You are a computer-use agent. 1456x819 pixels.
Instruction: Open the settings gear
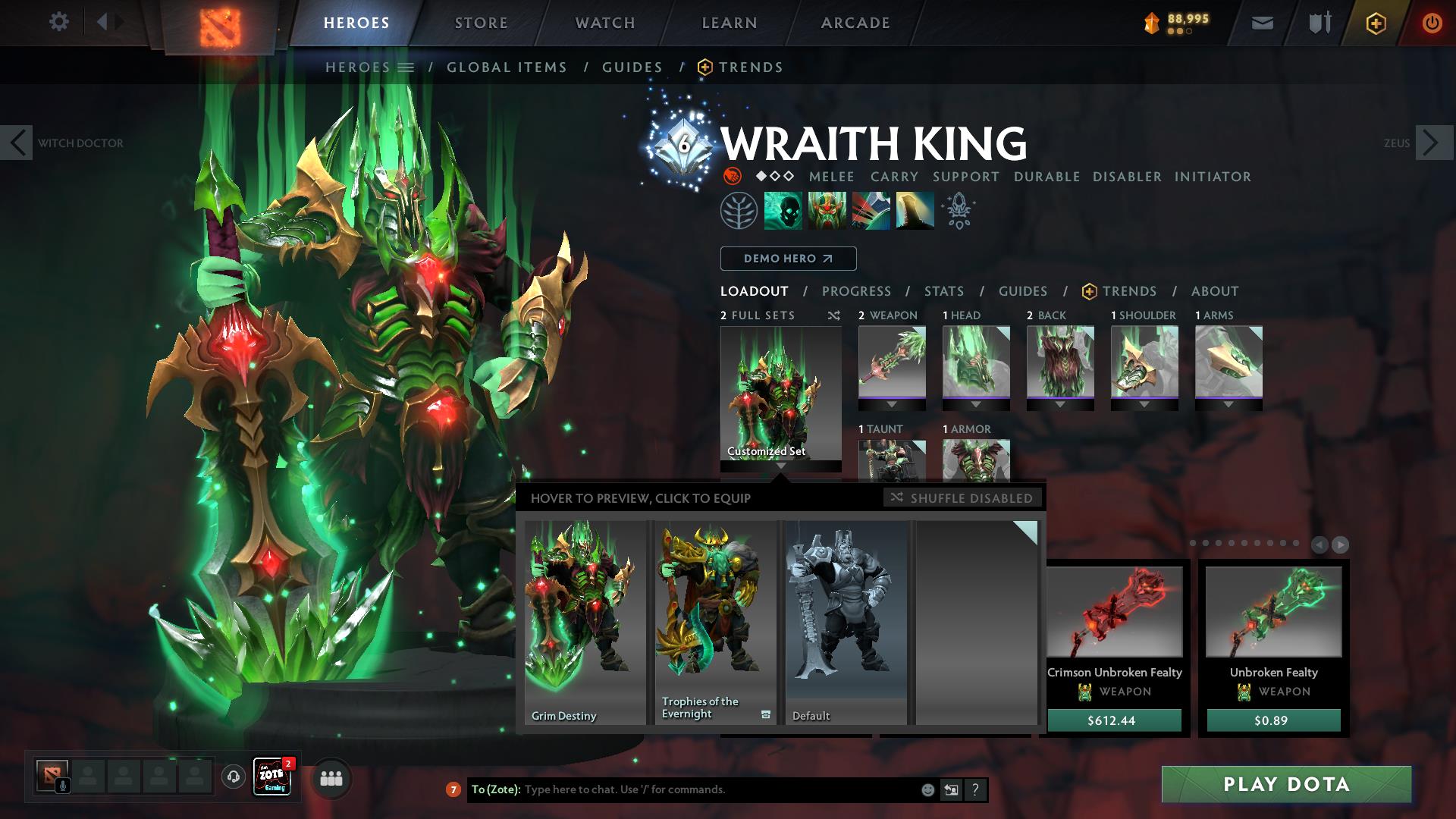coord(59,22)
